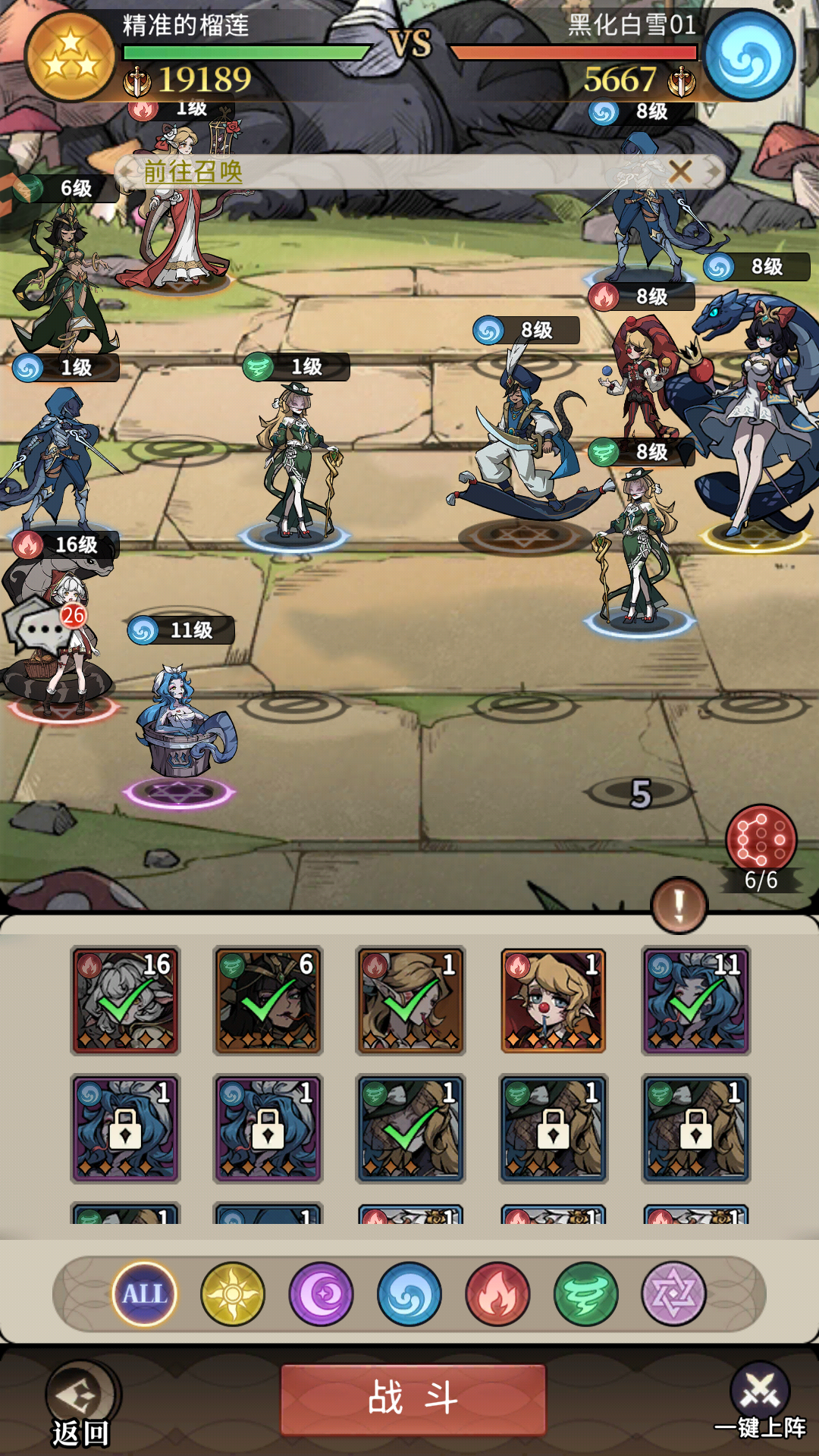Filter heroes by the green wind element

586,1294
